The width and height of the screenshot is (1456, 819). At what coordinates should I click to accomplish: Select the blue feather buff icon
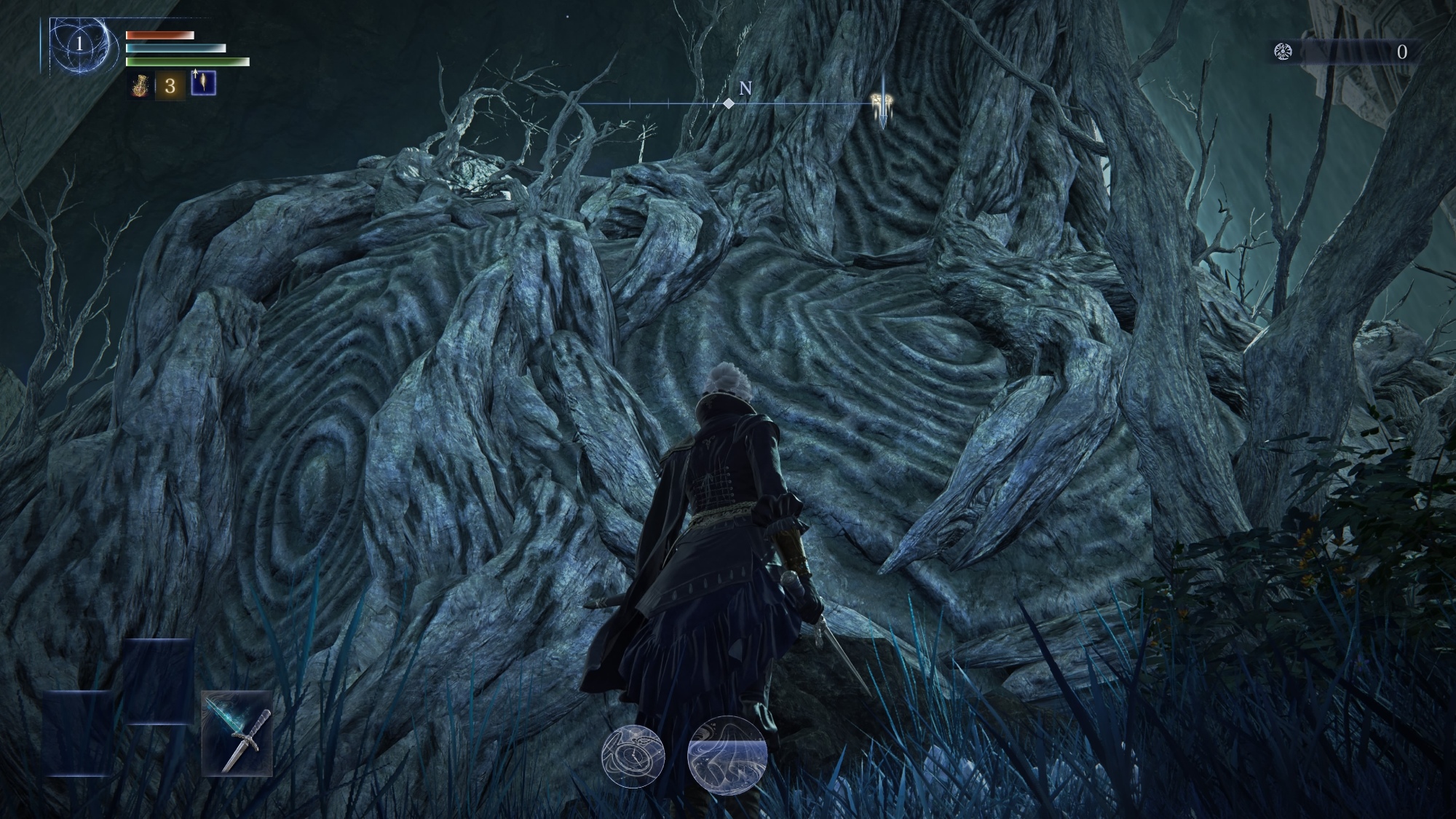[203, 84]
